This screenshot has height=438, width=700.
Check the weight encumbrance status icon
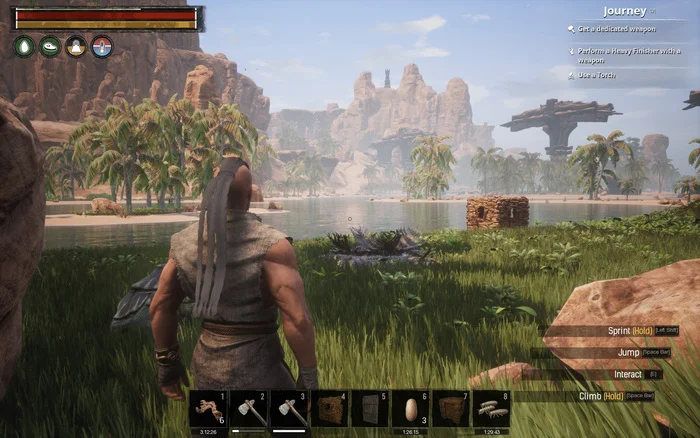point(76,46)
